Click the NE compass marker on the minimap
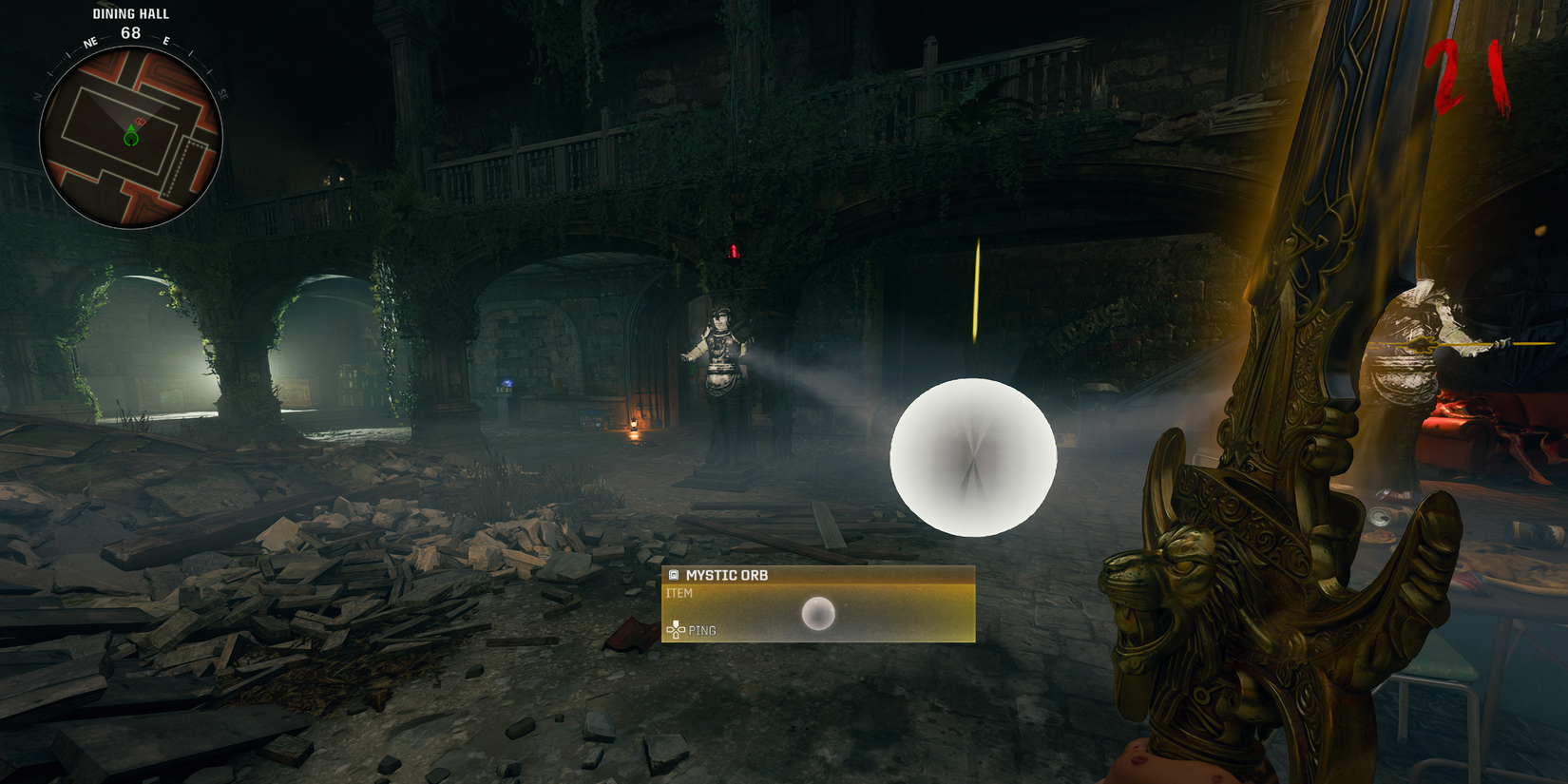 90,43
